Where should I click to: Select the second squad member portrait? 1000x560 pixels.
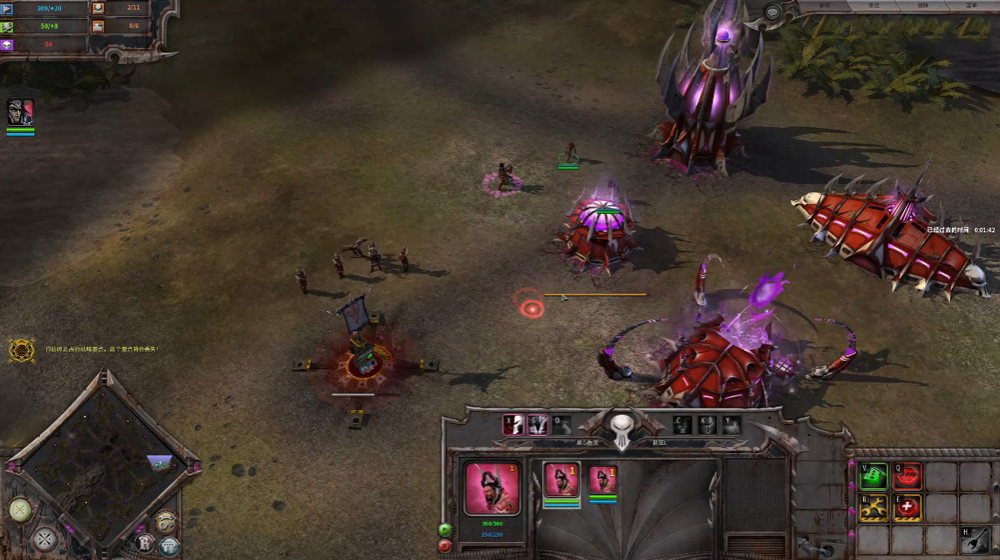click(x=602, y=479)
